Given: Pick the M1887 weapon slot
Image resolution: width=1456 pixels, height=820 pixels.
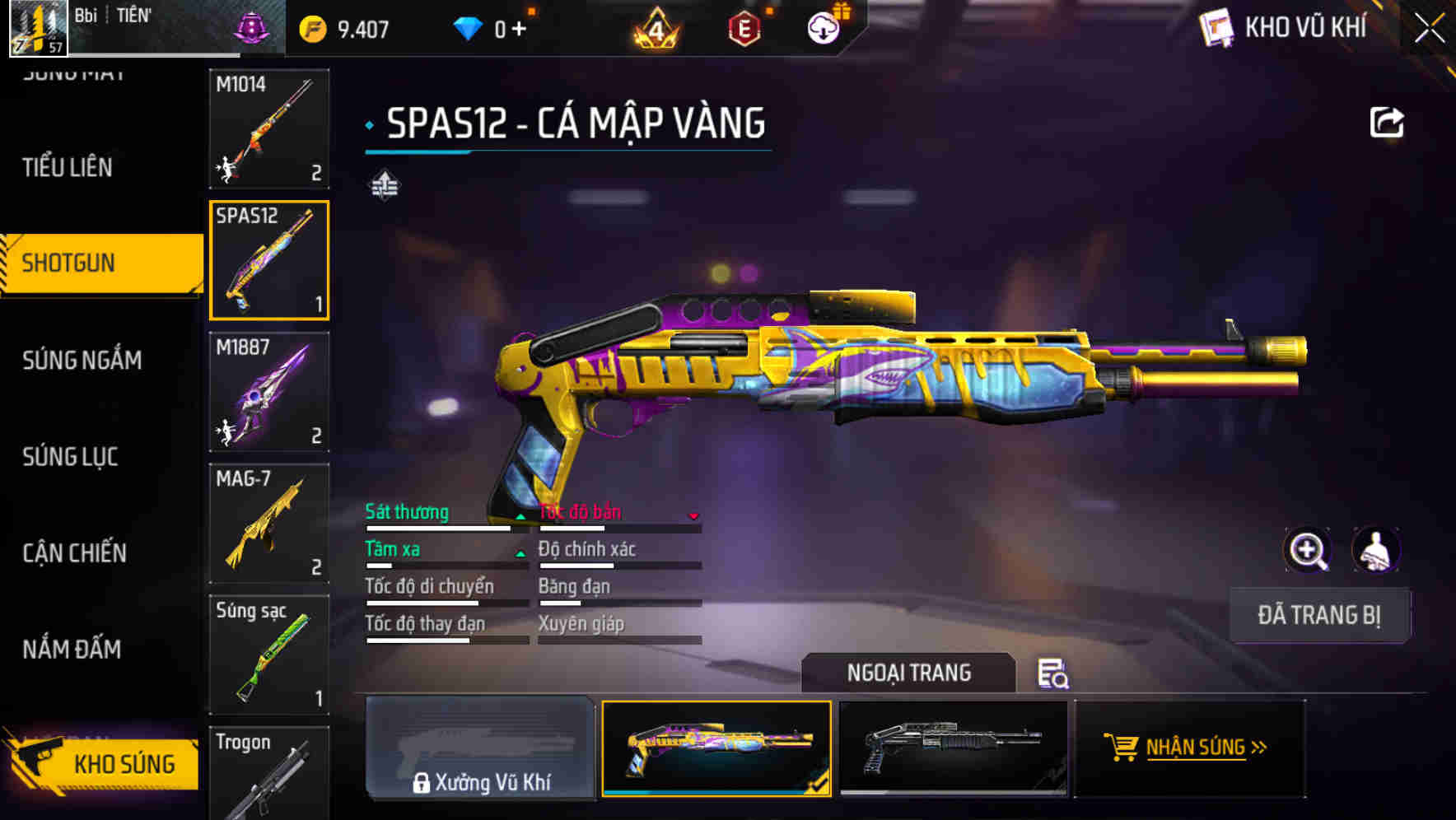Looking at the screenshot, I should (x=269, y=392).
